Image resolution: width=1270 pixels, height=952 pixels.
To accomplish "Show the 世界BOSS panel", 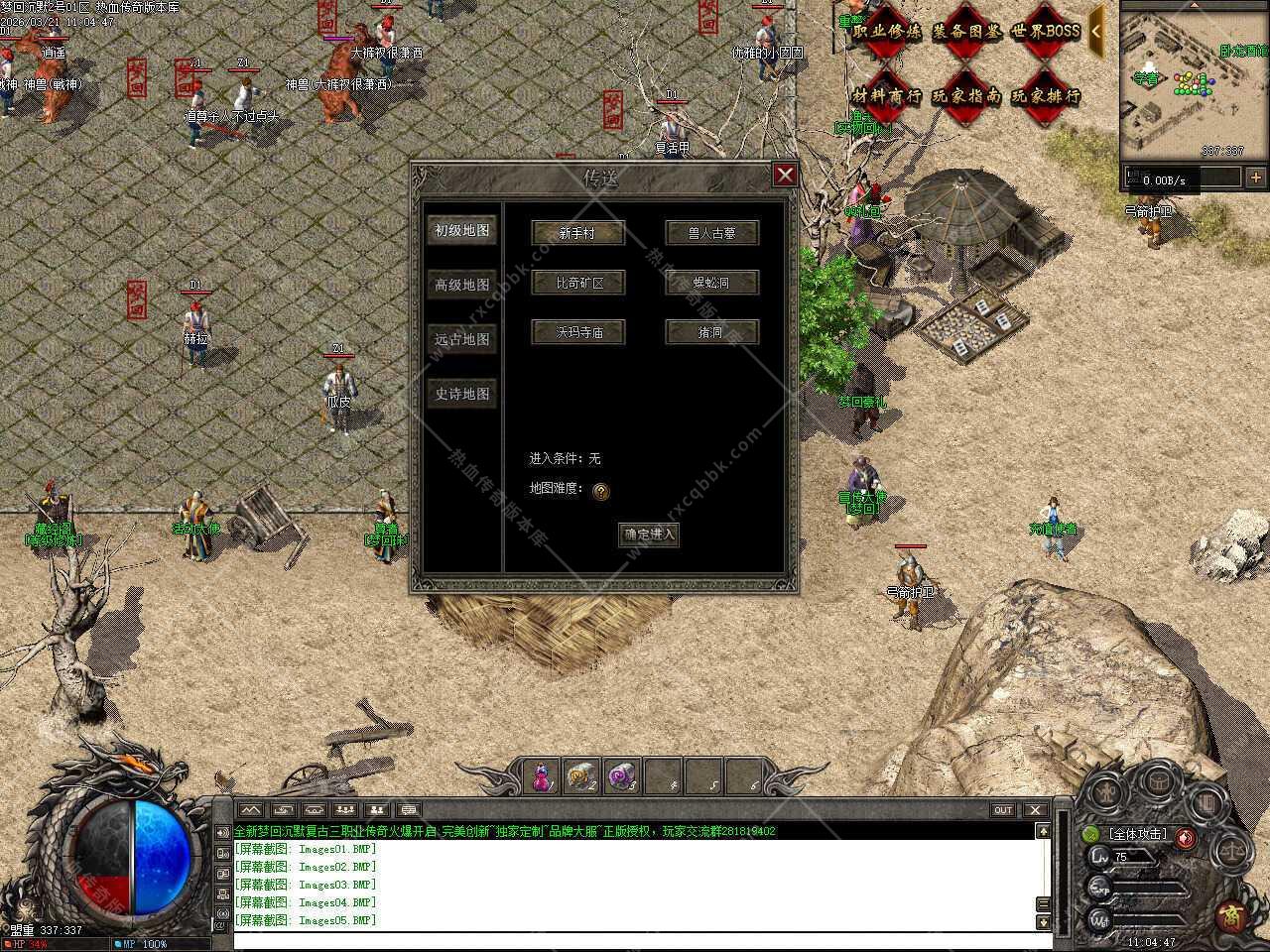I will 1045,32.
